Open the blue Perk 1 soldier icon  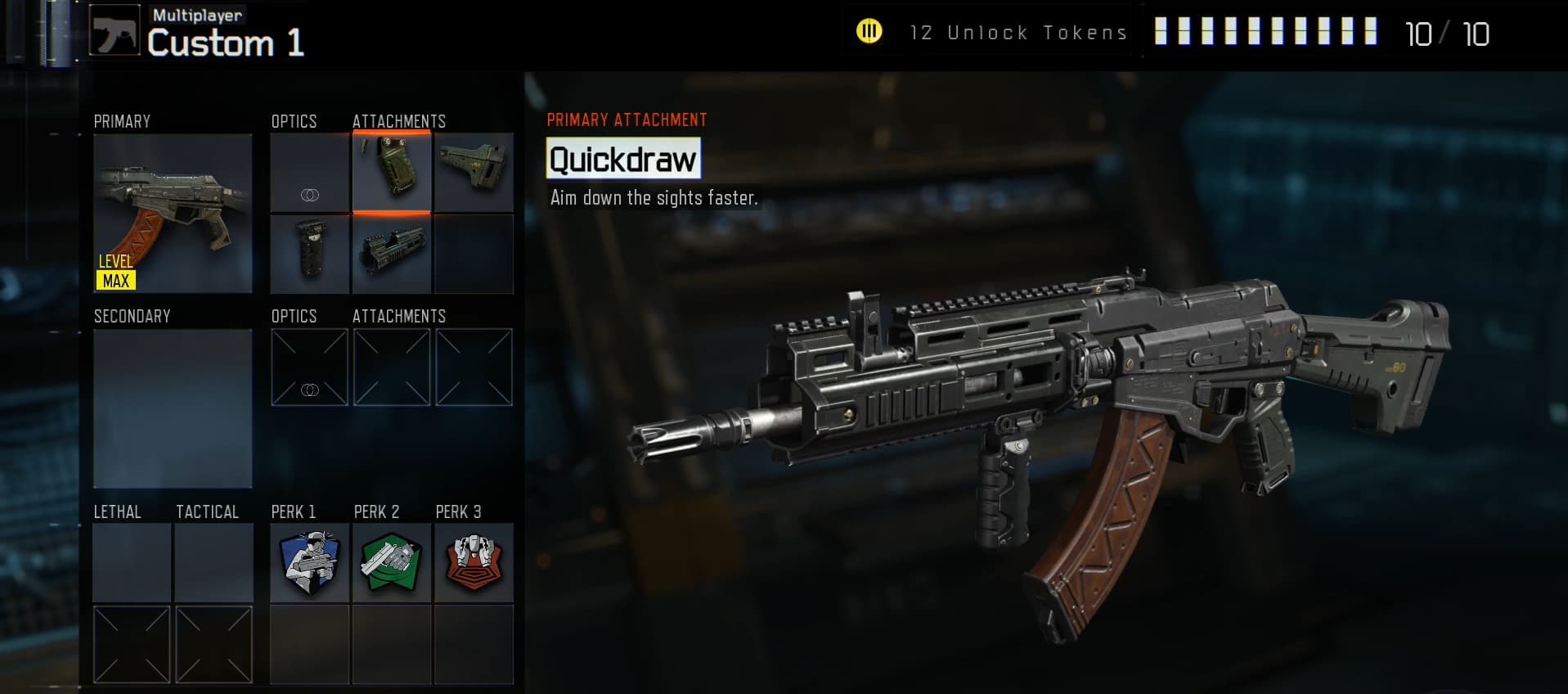[x=310, y=563]
